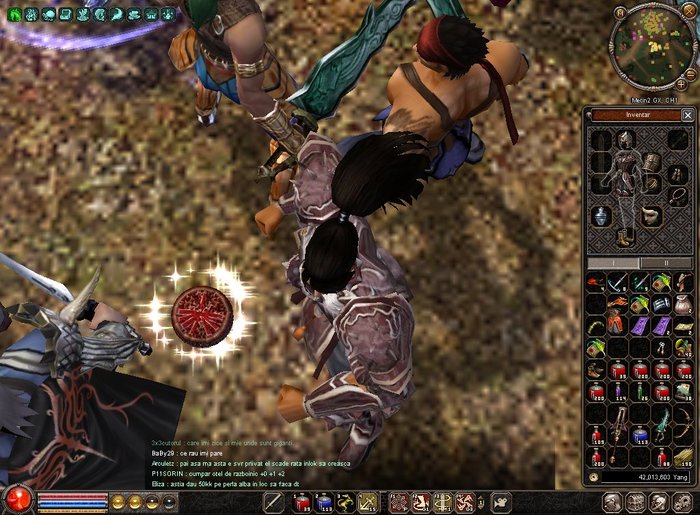Select the first purple scroll in inventory

(639, 325)
